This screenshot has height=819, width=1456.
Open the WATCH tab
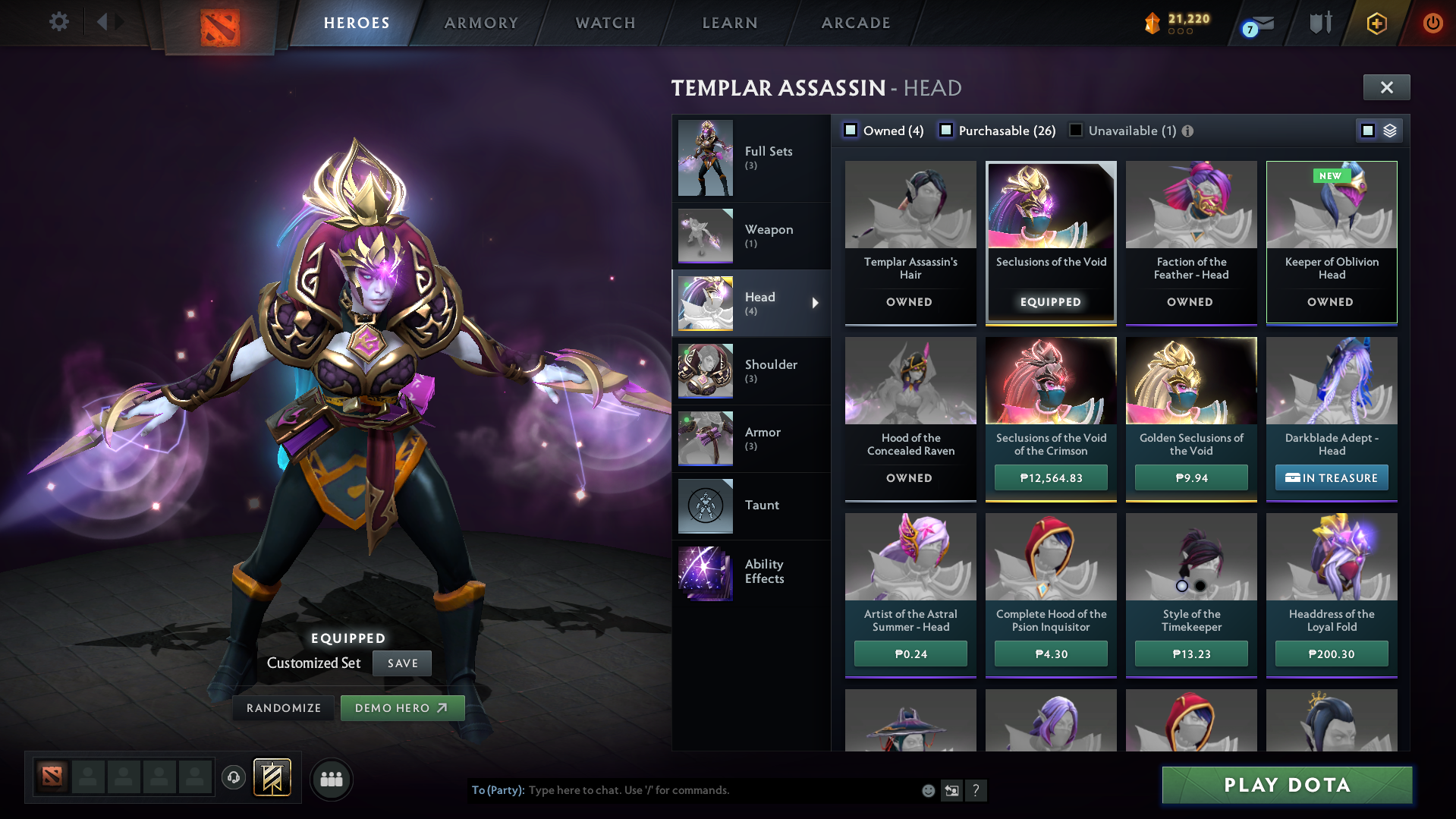click(x=605, y=23)
